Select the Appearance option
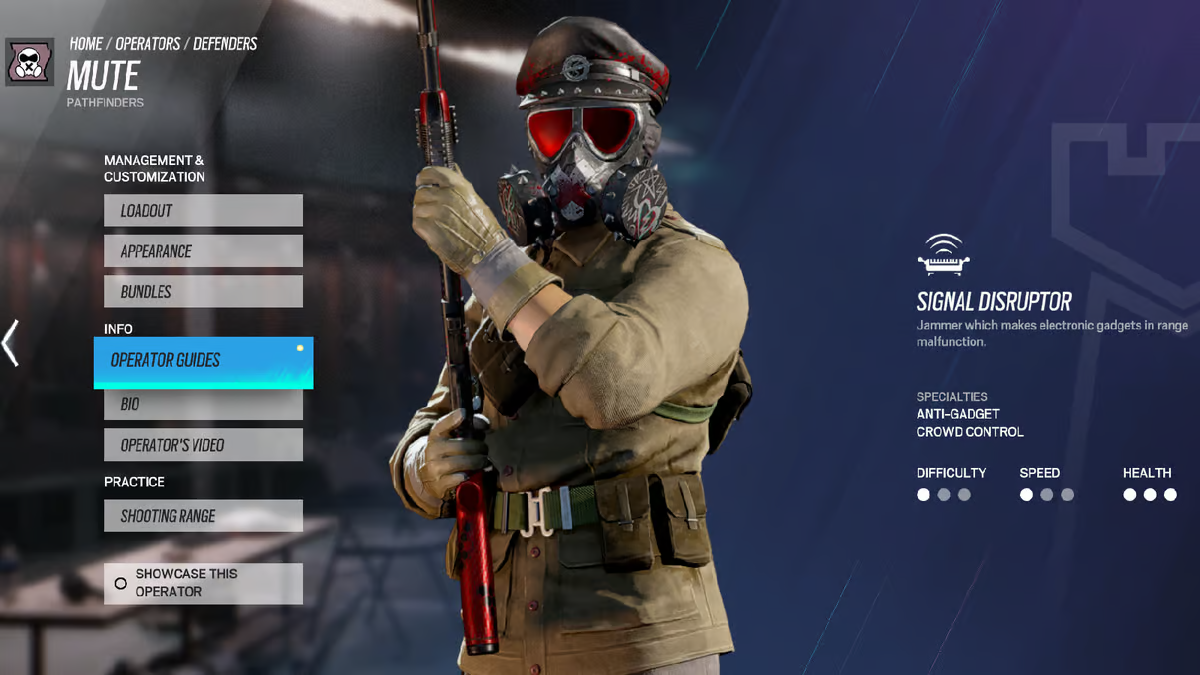The image size is (1200, 675). pyautogui.click(x=203, y=251)
